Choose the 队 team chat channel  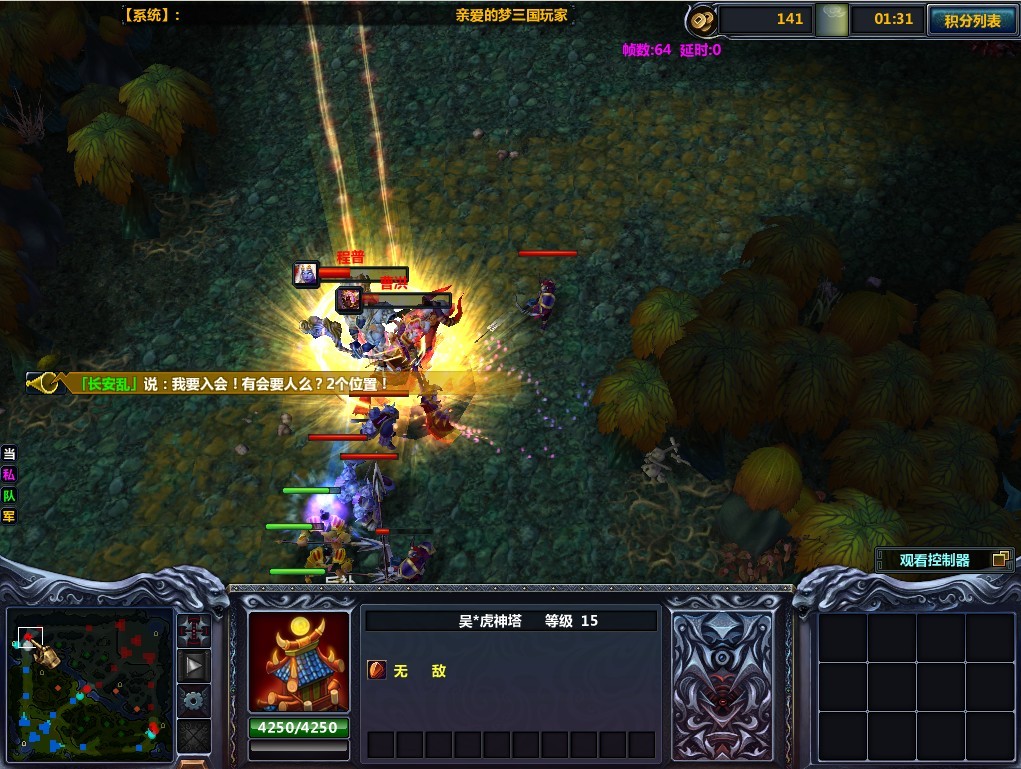9,495
